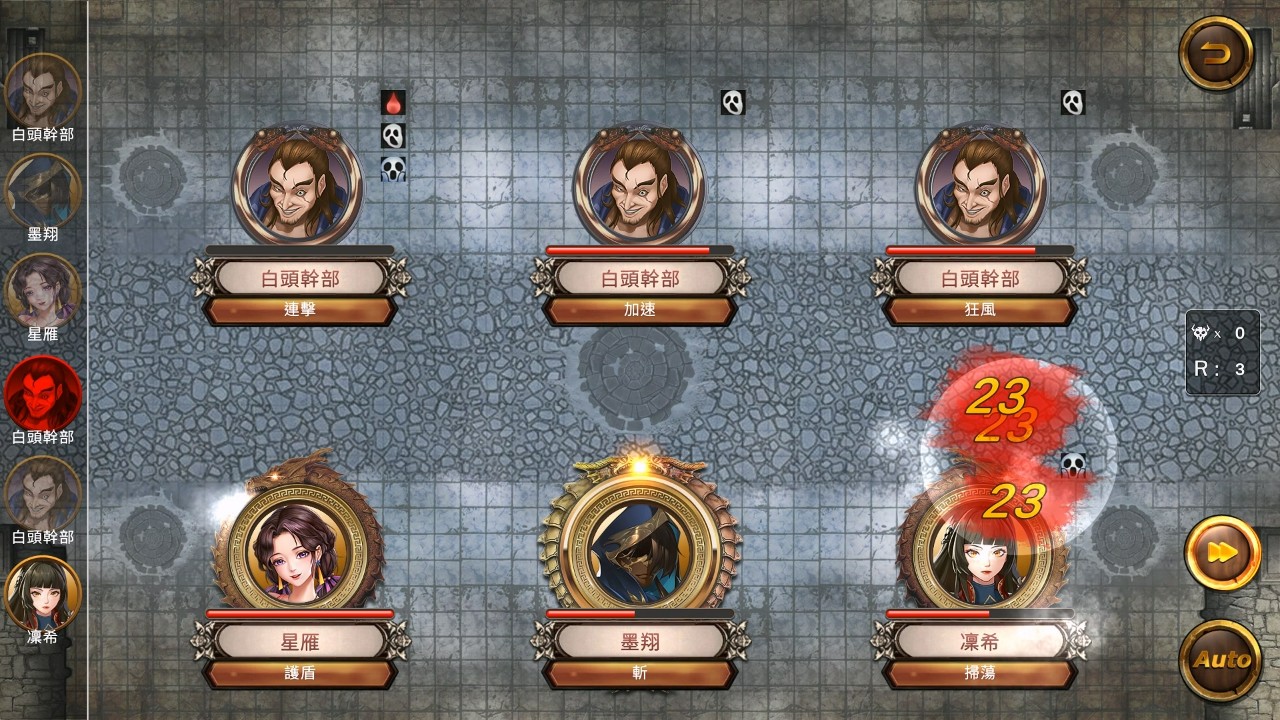Click the 連擊 enemy skill label
Image resolution: width=1280 pixels, height=720 pixels.
(300, 310)
